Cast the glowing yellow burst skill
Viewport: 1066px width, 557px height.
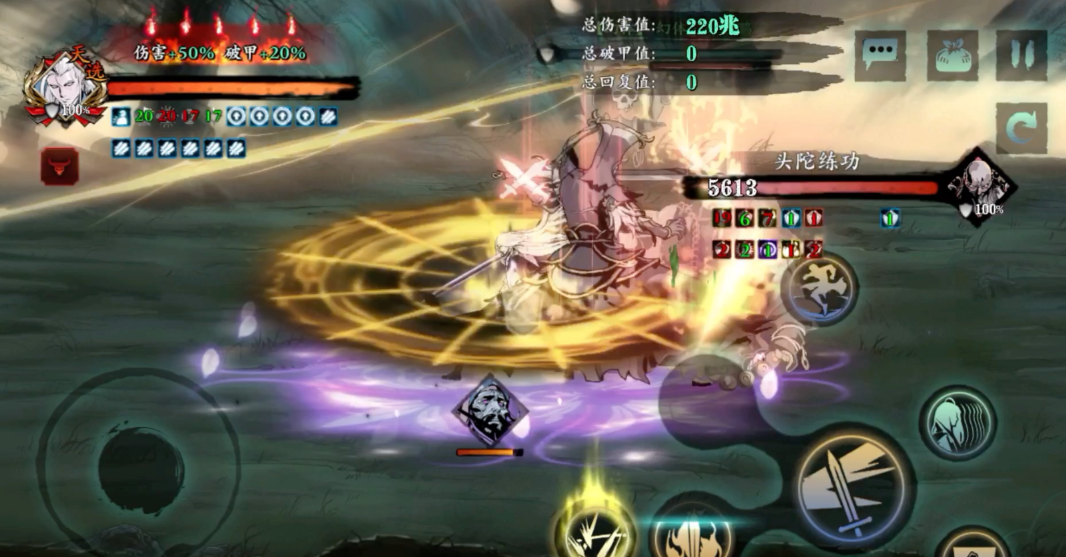(595, 523)
